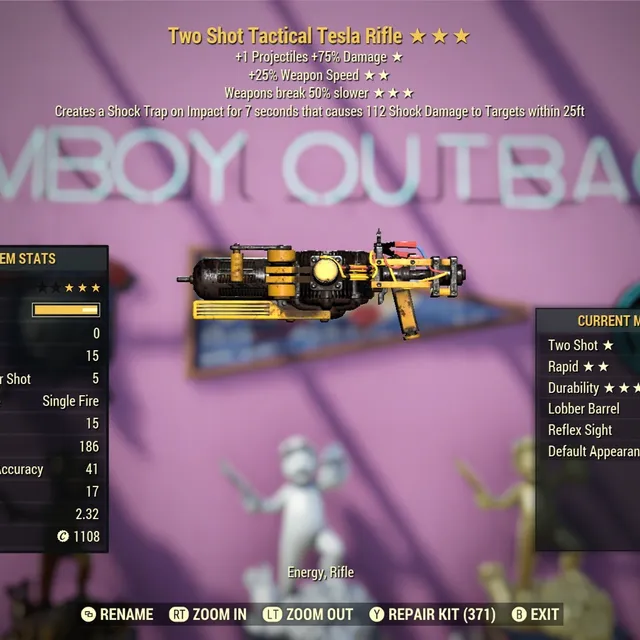The height and width of the screenshot is (640, 640).
Task: Choose the Rename option in the footer
Action: pos(118,614)
